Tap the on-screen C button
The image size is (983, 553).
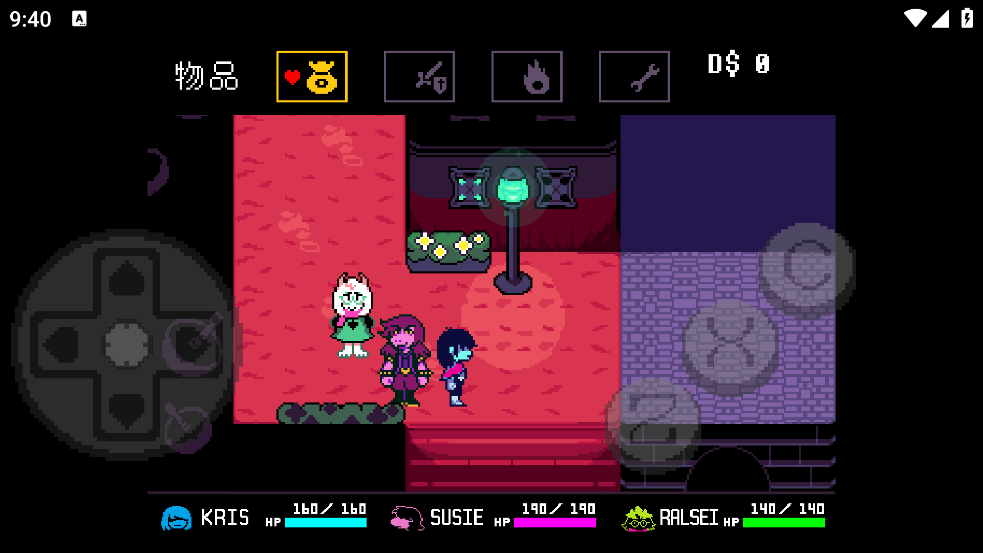tap(804, 267)
